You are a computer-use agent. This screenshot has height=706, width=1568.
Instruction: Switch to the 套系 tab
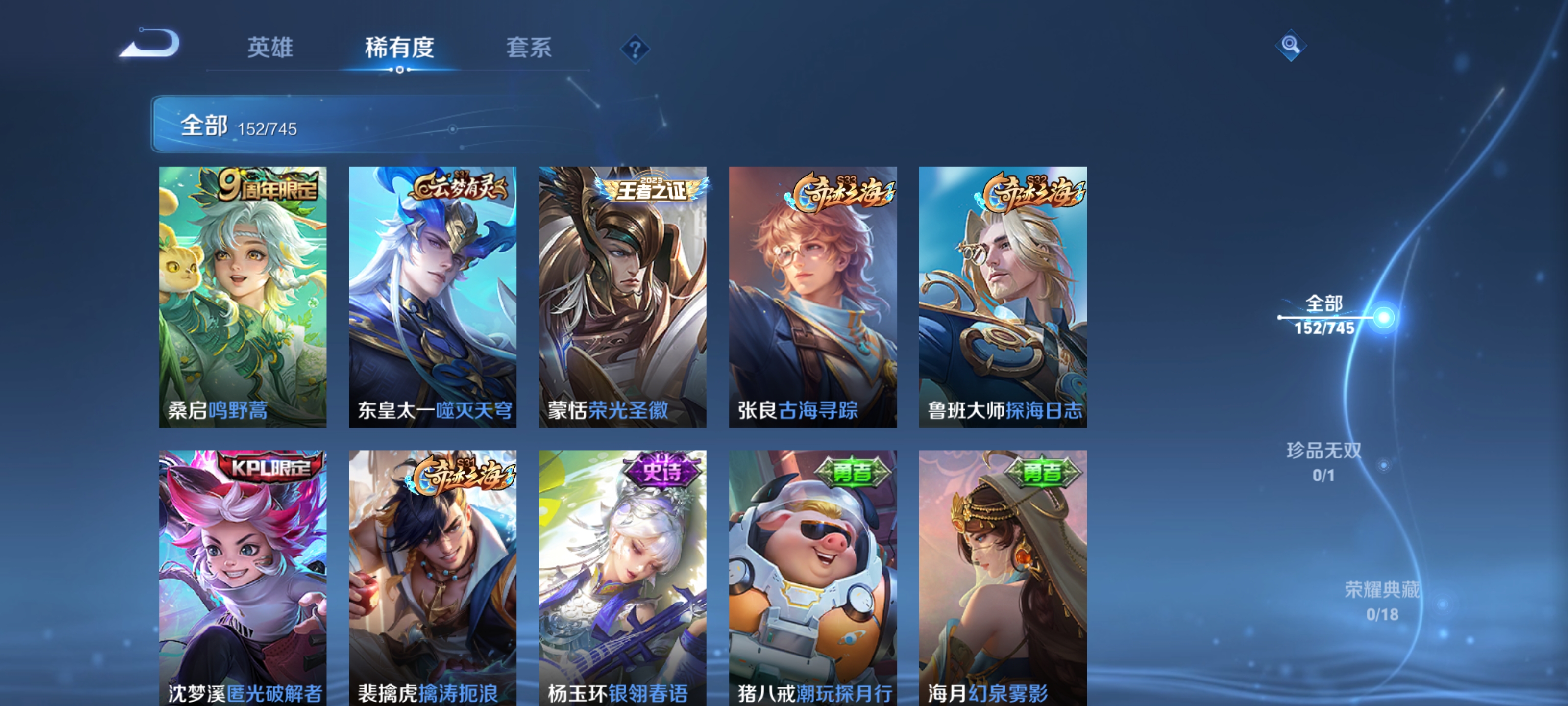pyautogui.click(x=529, y=49)
